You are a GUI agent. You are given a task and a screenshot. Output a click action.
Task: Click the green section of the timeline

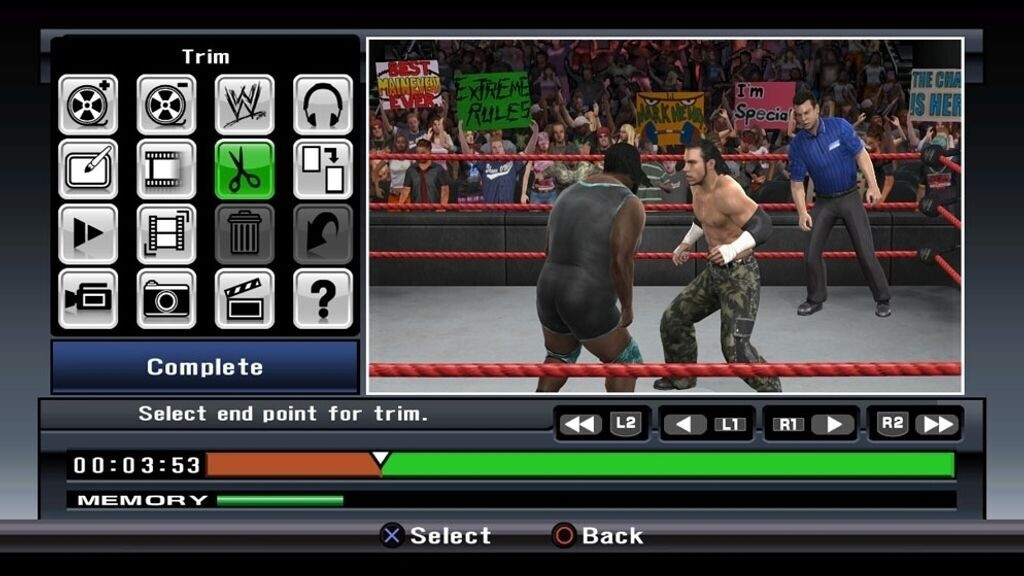point(668,465)
